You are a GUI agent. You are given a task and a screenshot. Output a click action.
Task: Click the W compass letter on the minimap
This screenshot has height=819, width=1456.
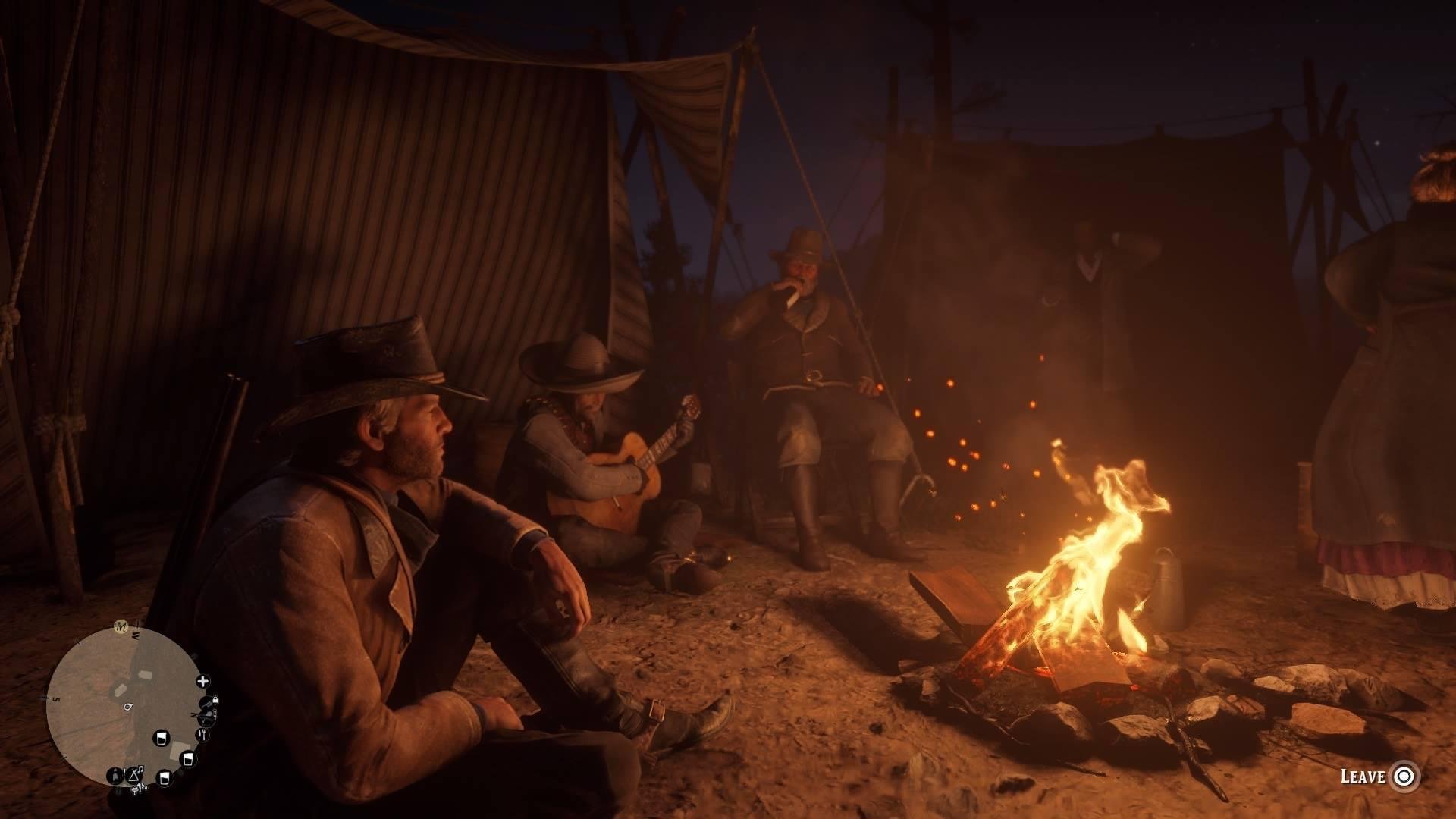point(135,634)
